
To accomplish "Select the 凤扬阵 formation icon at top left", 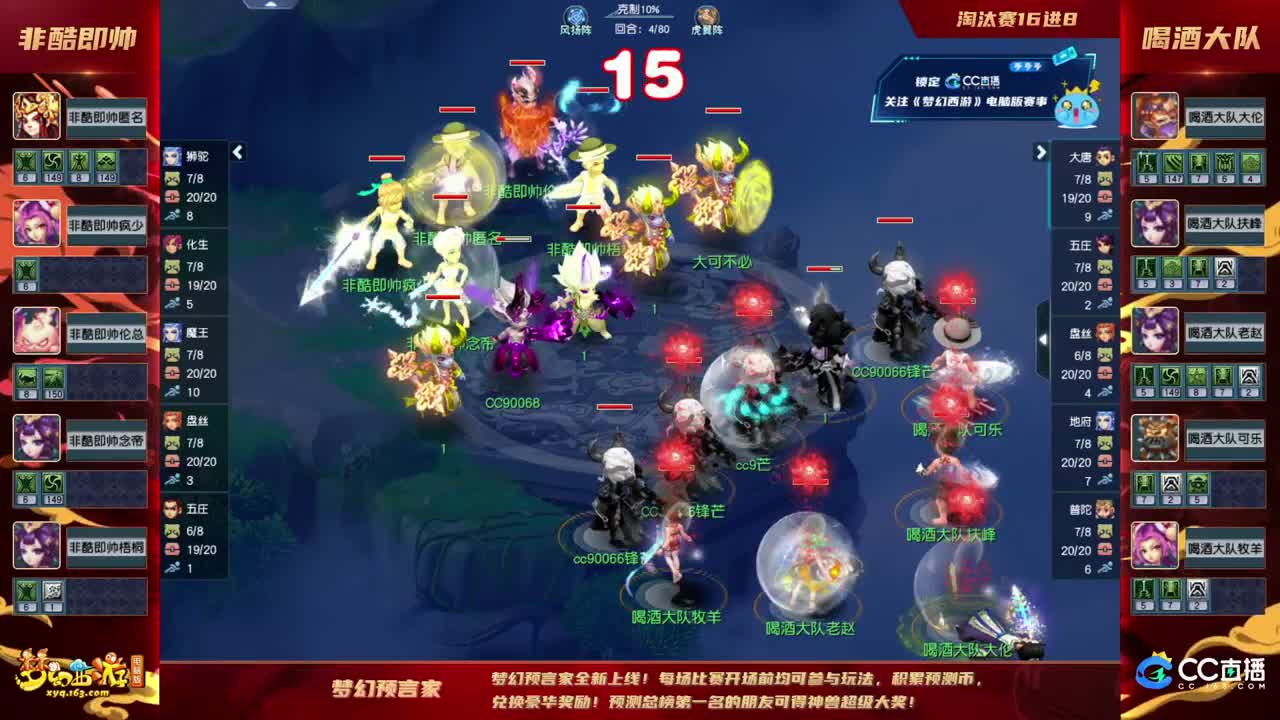I will click(573, 17).
